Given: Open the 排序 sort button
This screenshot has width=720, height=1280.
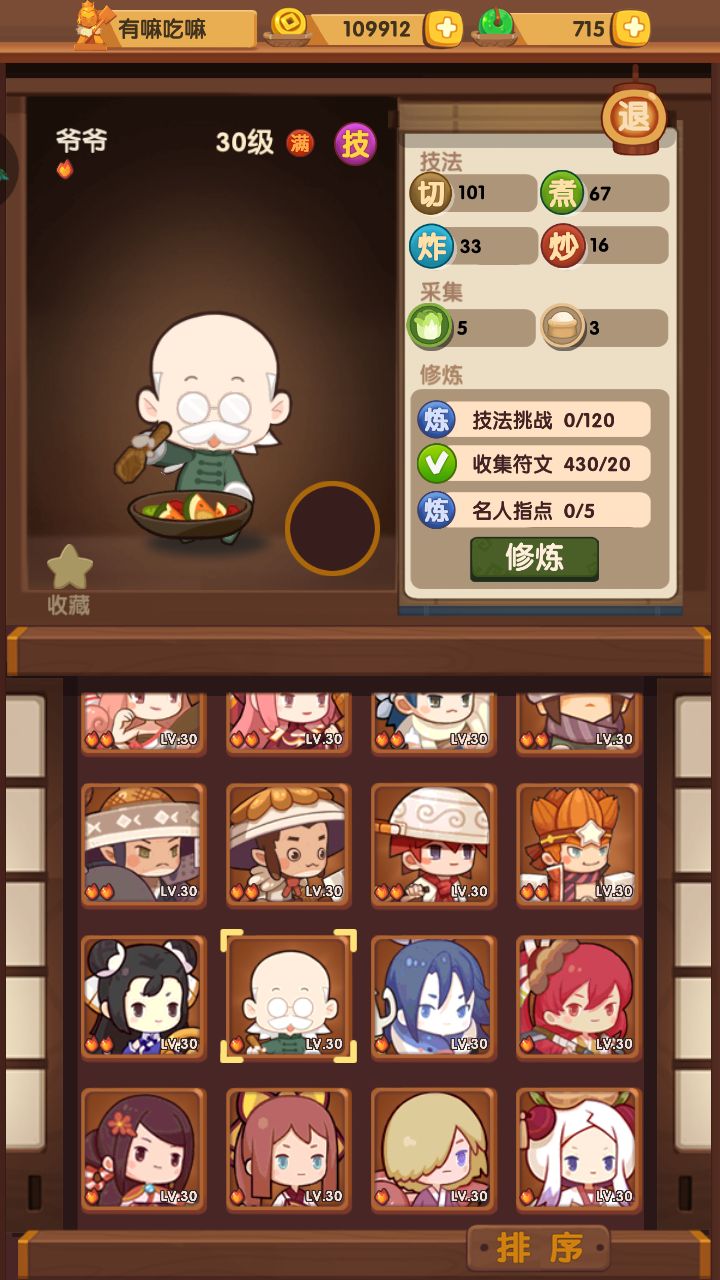Looking at the screenshot, I should pos(538,1247).
